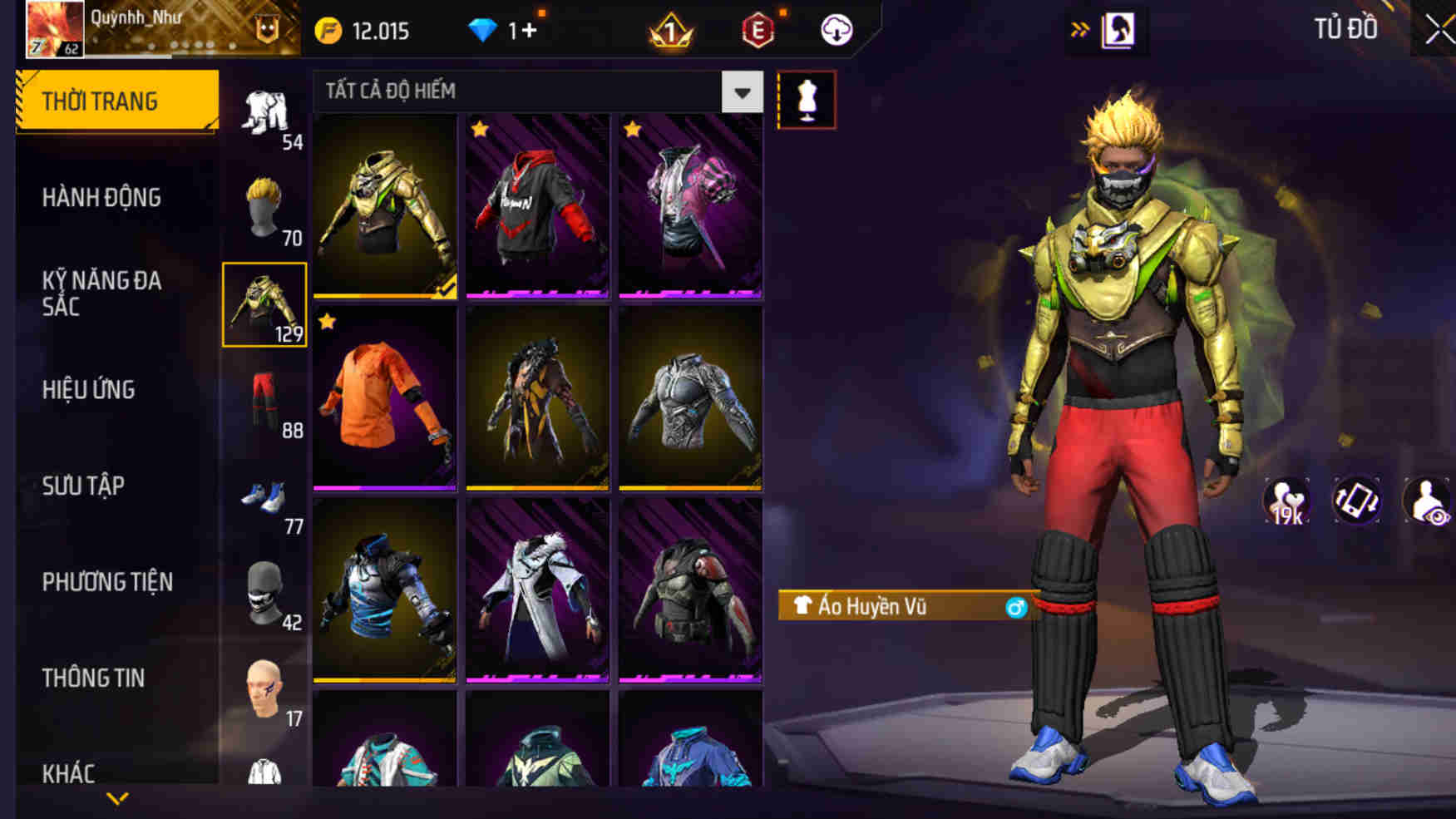Select the shoes category with count 77
This screenshot has height=819, width=1456.
(264, 495)
